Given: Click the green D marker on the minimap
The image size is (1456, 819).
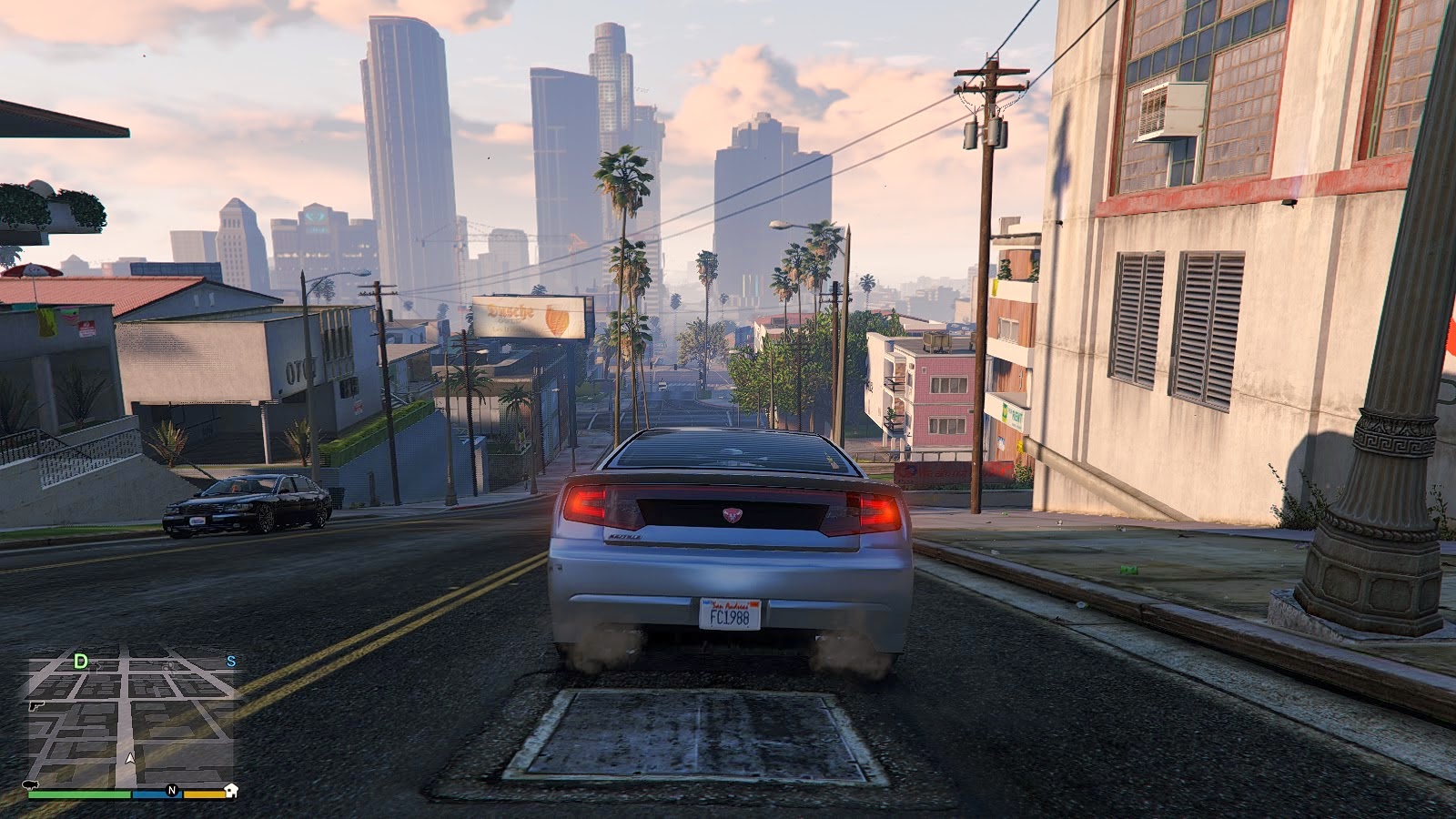Looking at the screenshot, I should click(81, 661).
